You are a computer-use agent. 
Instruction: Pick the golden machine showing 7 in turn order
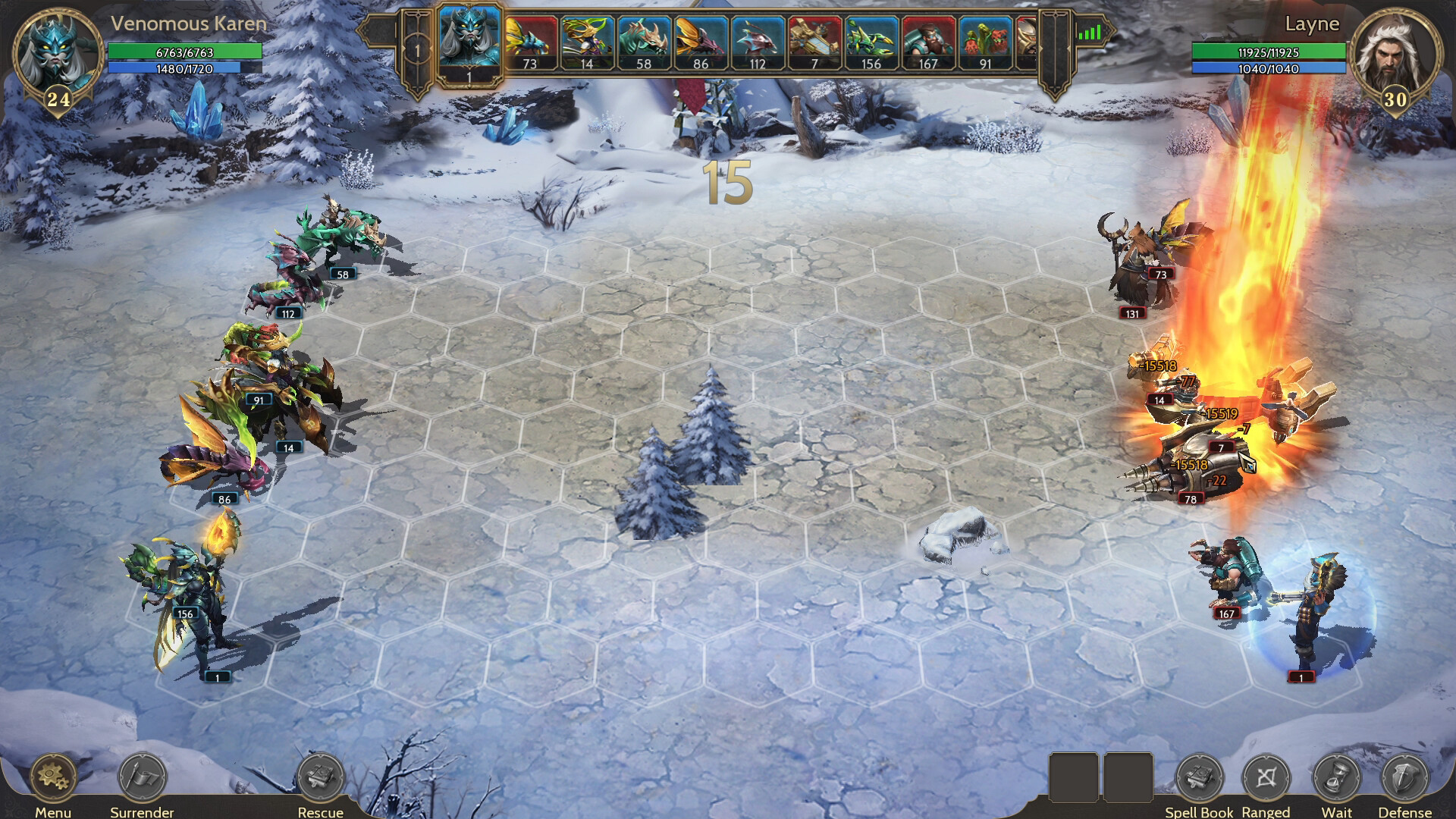pos(814,43)
